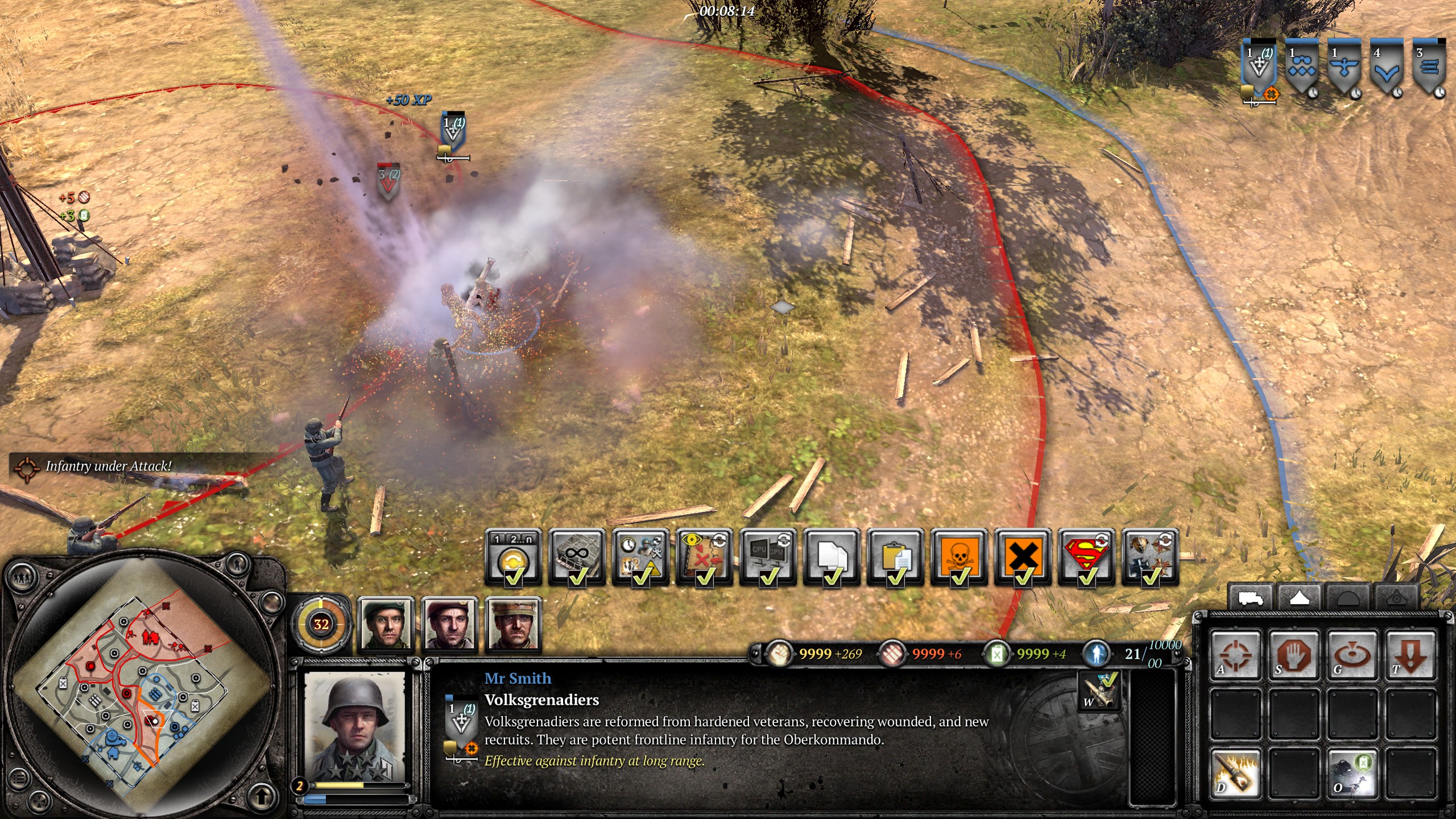Viewport: 1456px width, 819px height.
Task: Select the Volksgrenadiers squad shield in top bar
Action: (x=1259, y=68)
